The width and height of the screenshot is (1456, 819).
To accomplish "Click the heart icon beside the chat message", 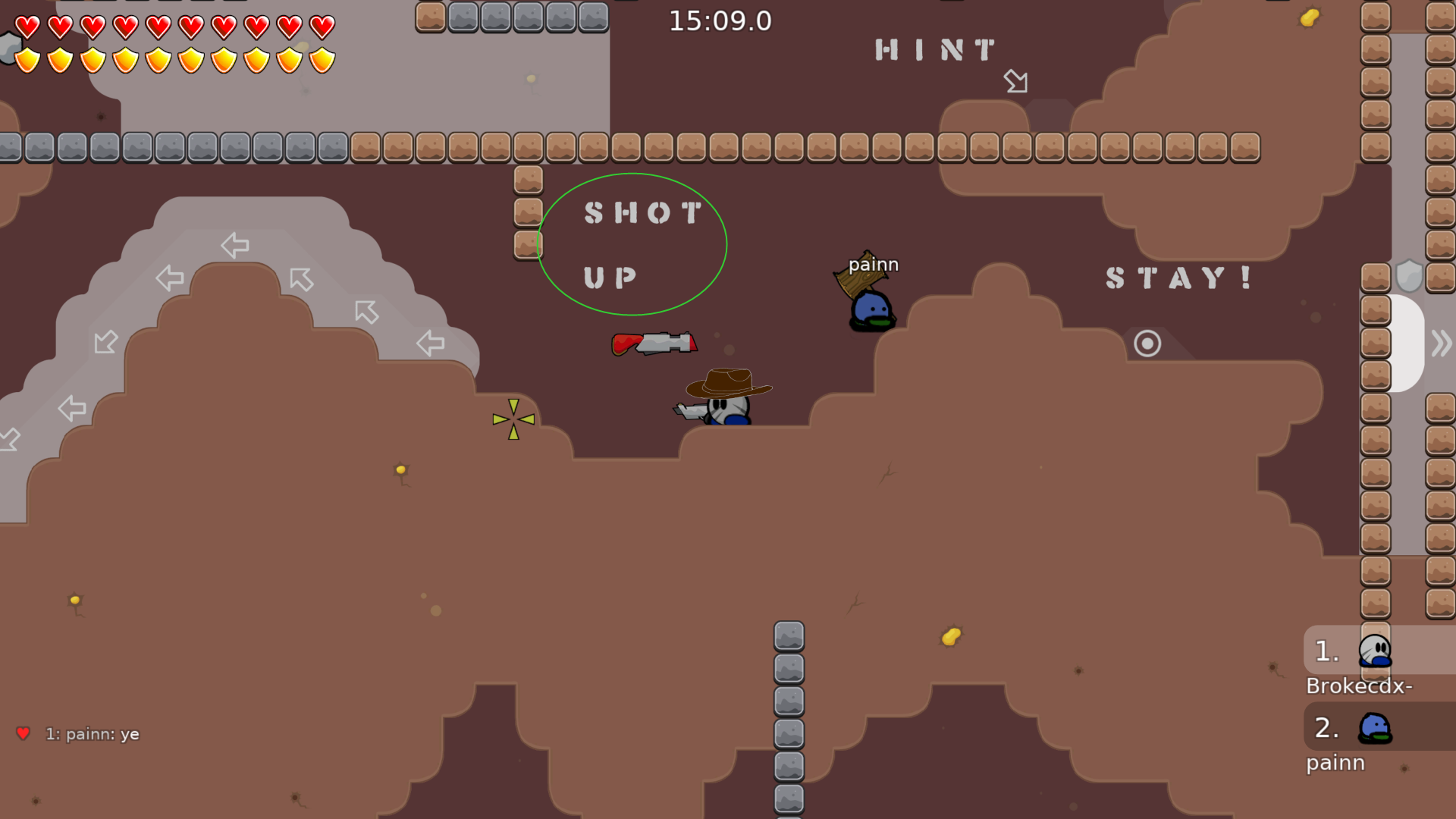I will (24, 733).
